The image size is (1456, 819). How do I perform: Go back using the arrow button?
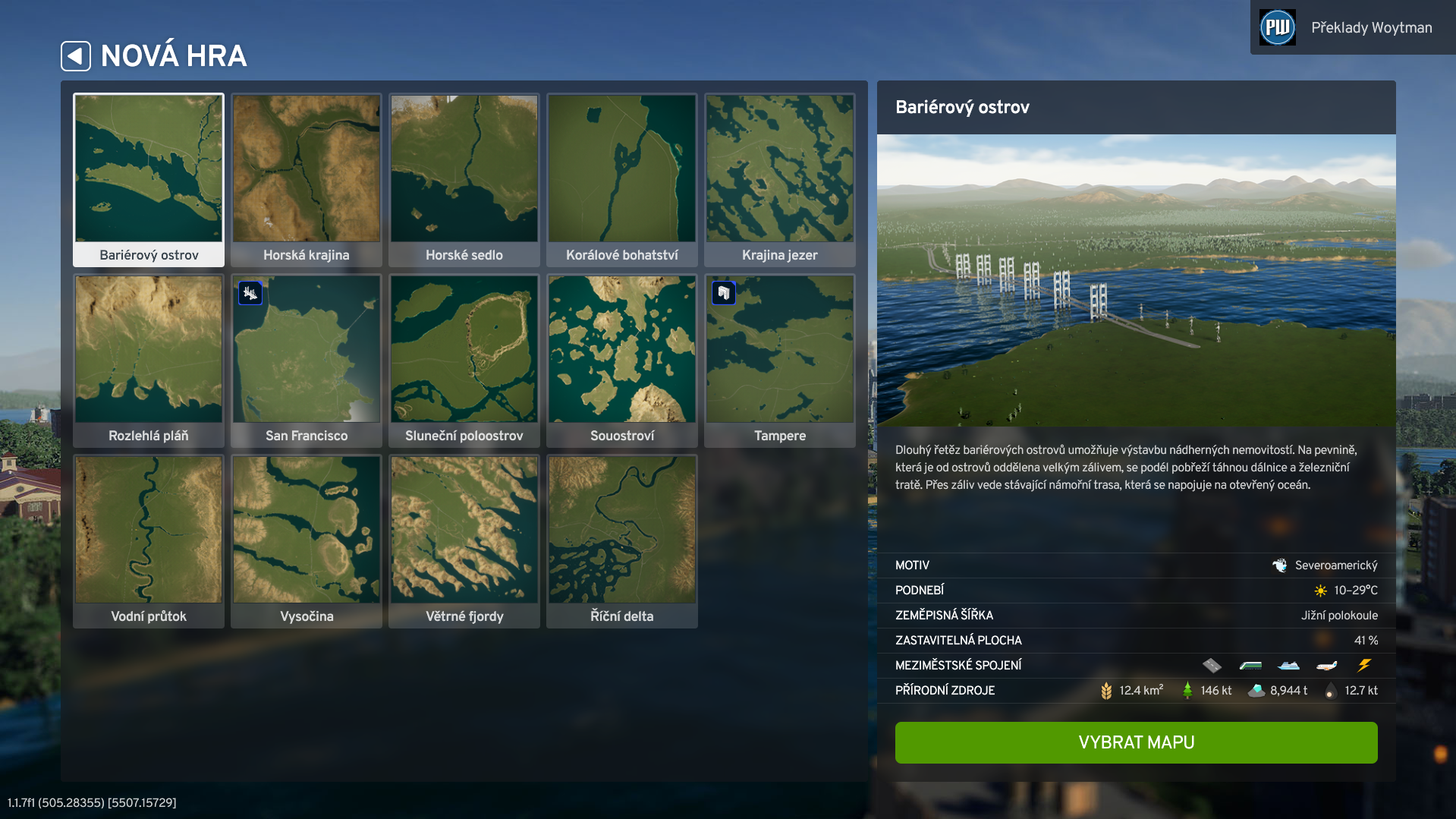coord(76,56)
